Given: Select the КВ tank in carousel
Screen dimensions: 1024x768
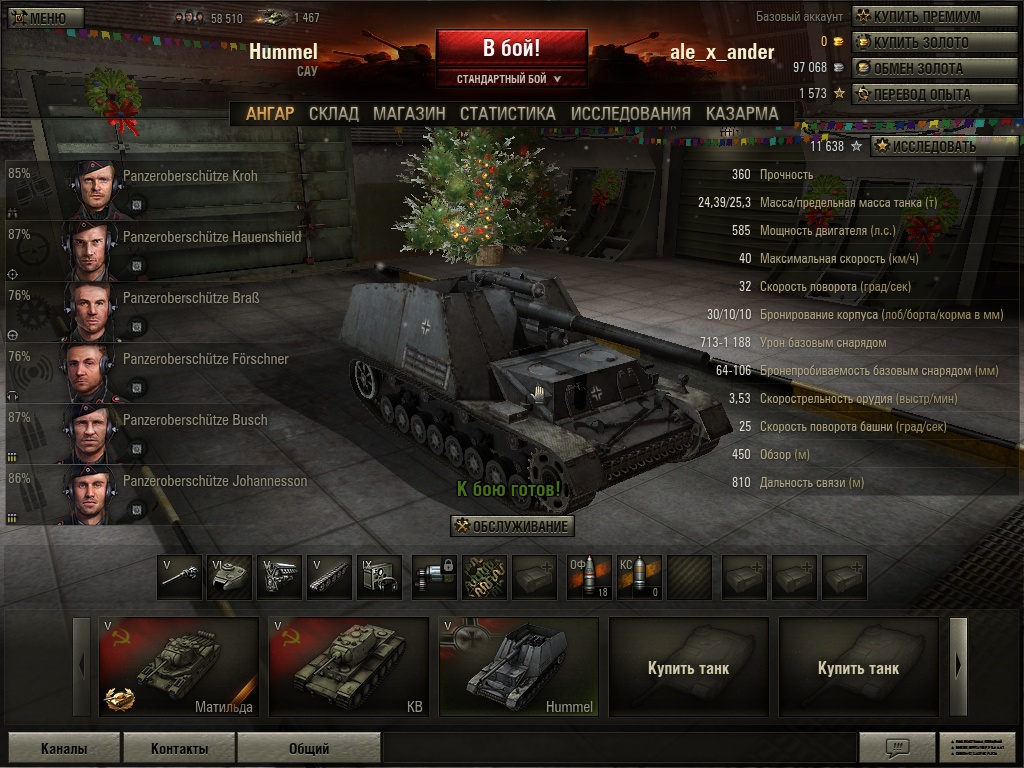Looking at the screenshot, I should click(x=349, y=667).
